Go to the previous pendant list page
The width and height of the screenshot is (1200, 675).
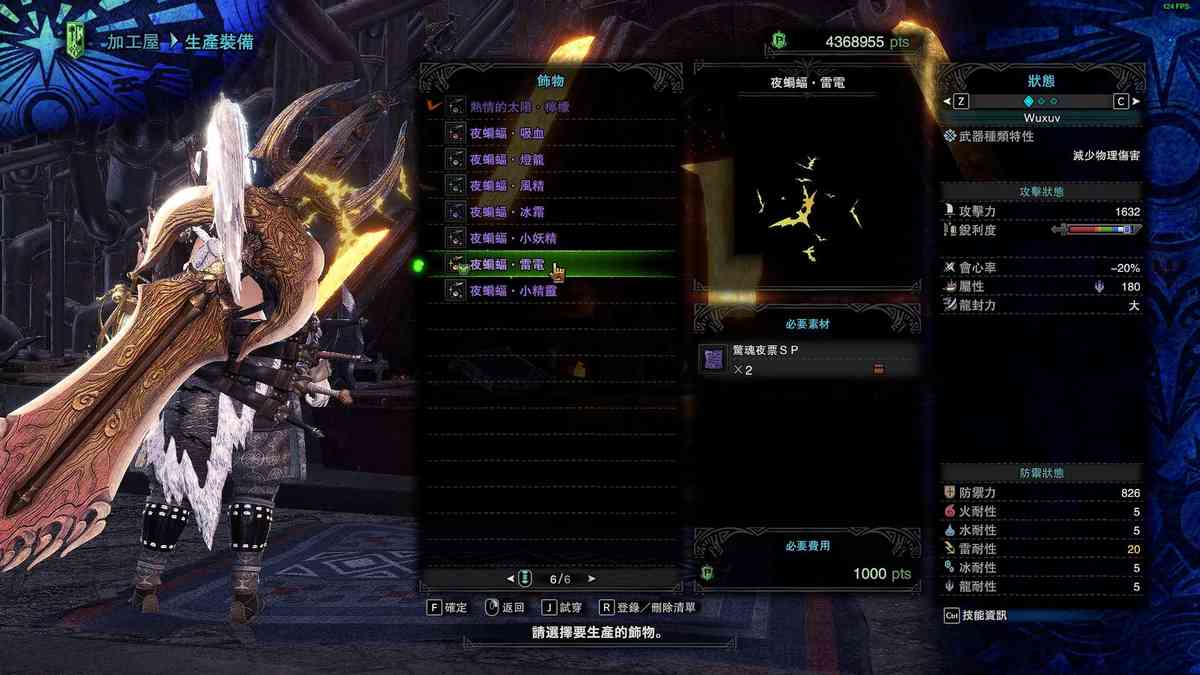pos(510,578)
